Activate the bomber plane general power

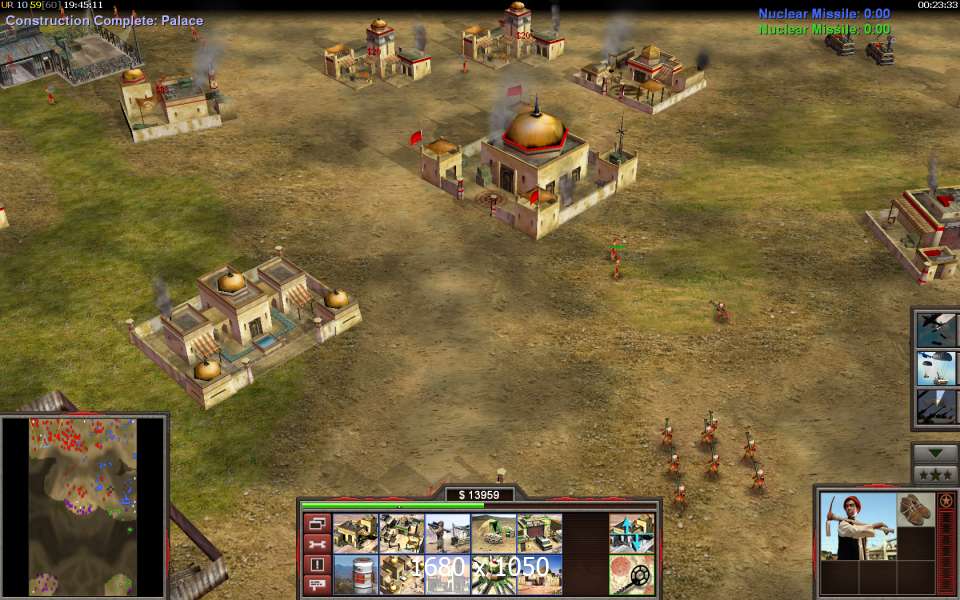[937, 330]
